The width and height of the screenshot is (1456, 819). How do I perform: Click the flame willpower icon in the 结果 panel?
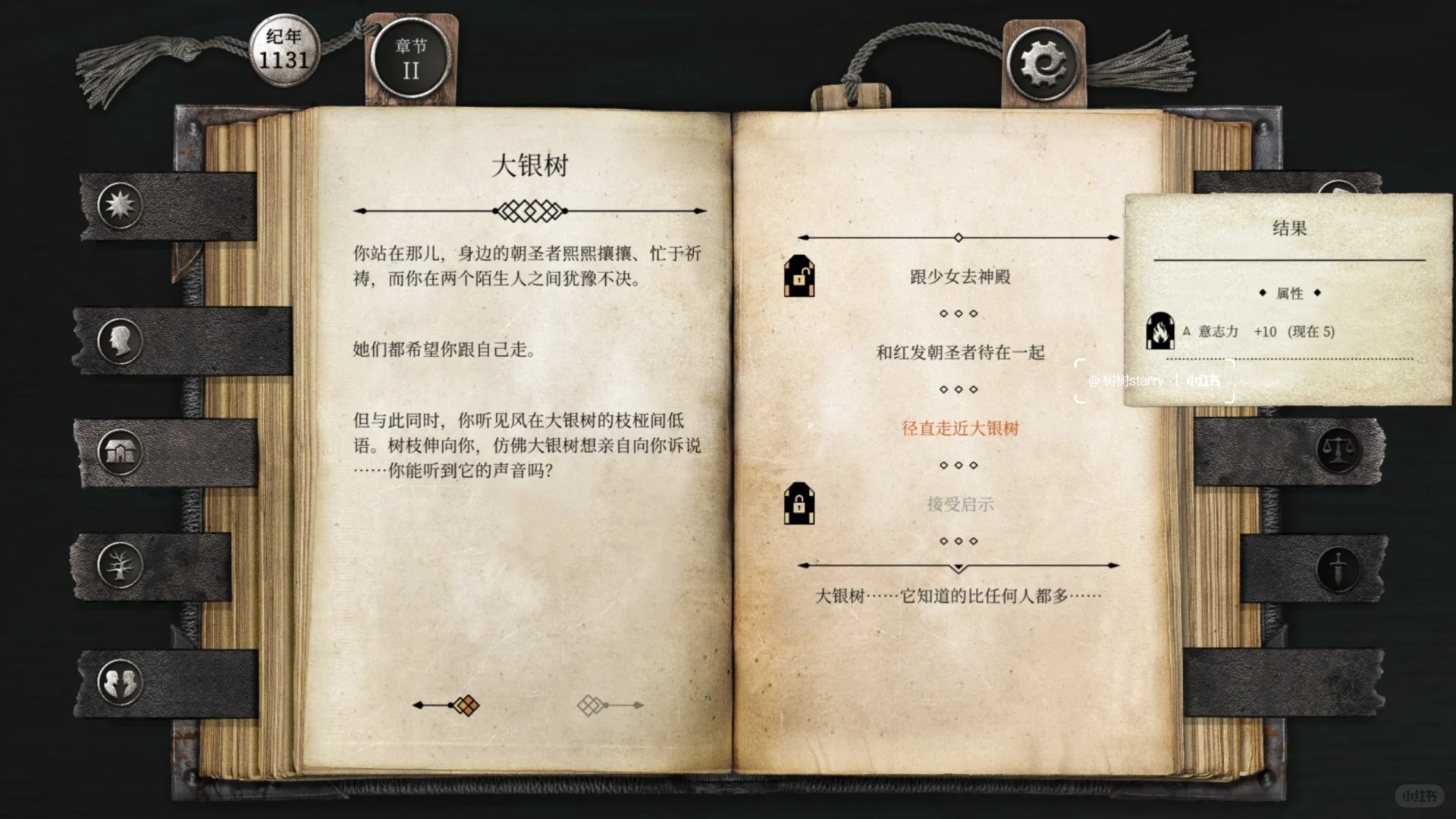pyautogui.click(x=1160, y=332)
